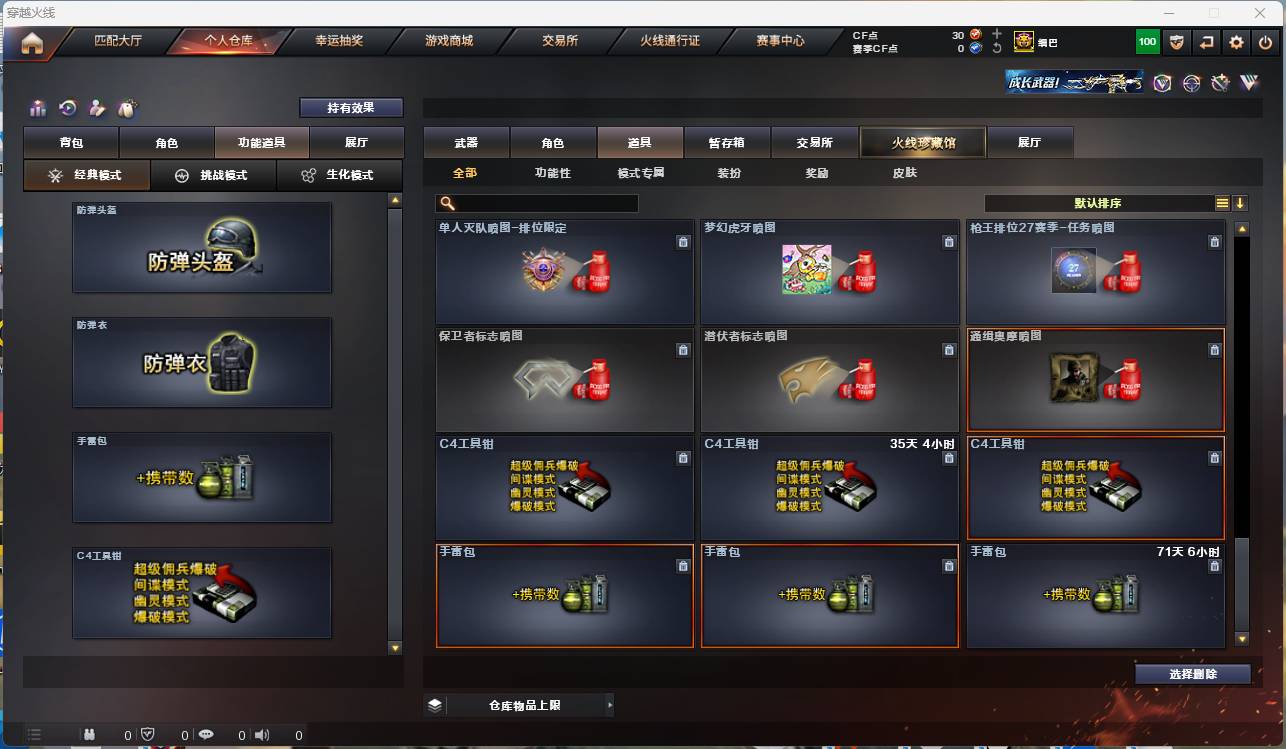Expand the 仓库物品上限 panel arrow

(611, 704)
